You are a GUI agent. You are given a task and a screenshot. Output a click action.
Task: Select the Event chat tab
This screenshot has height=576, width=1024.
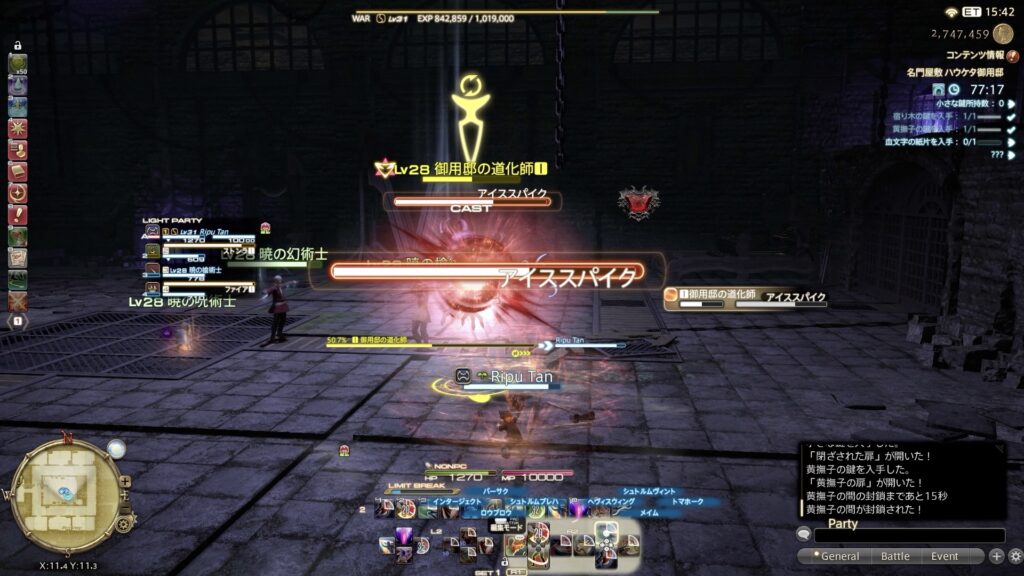point(944,556)
